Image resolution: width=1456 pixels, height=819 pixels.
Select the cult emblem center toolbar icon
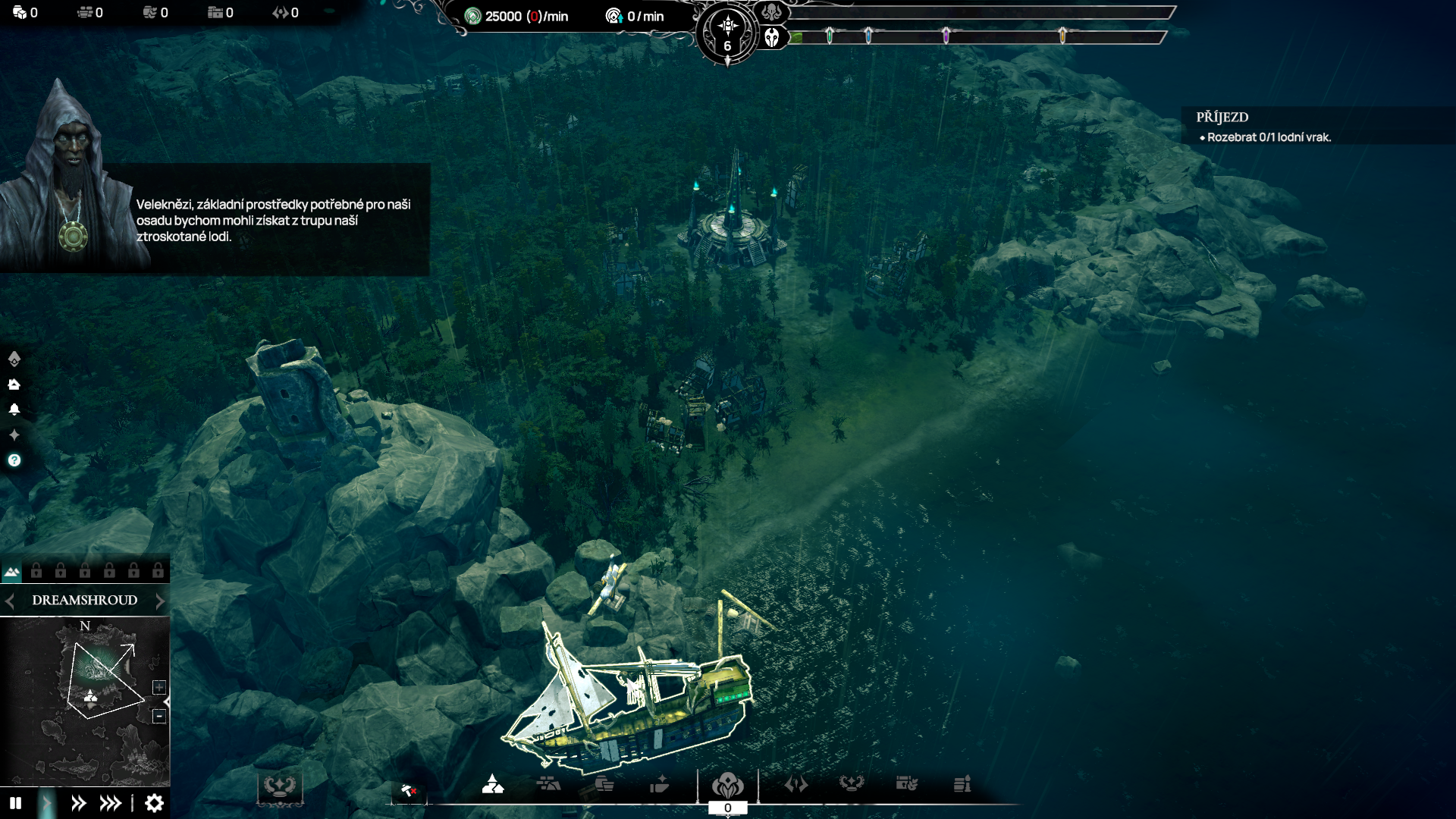click(x=727, y=784)
